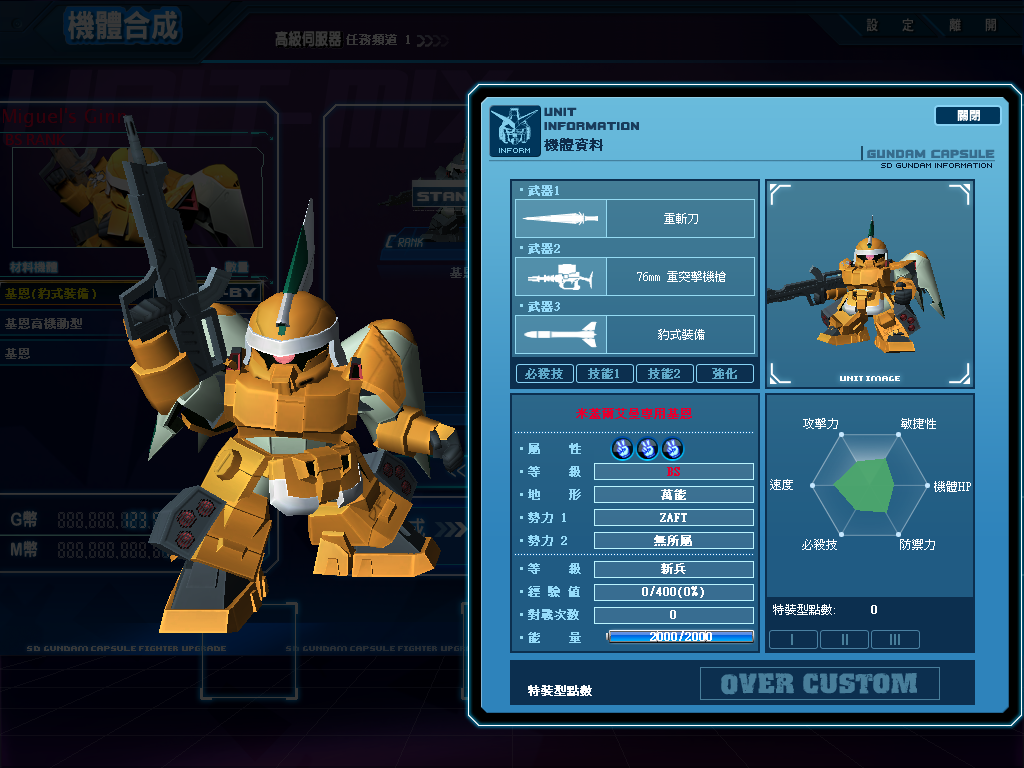Close the unit information panel with 關閉

point(967,116)
